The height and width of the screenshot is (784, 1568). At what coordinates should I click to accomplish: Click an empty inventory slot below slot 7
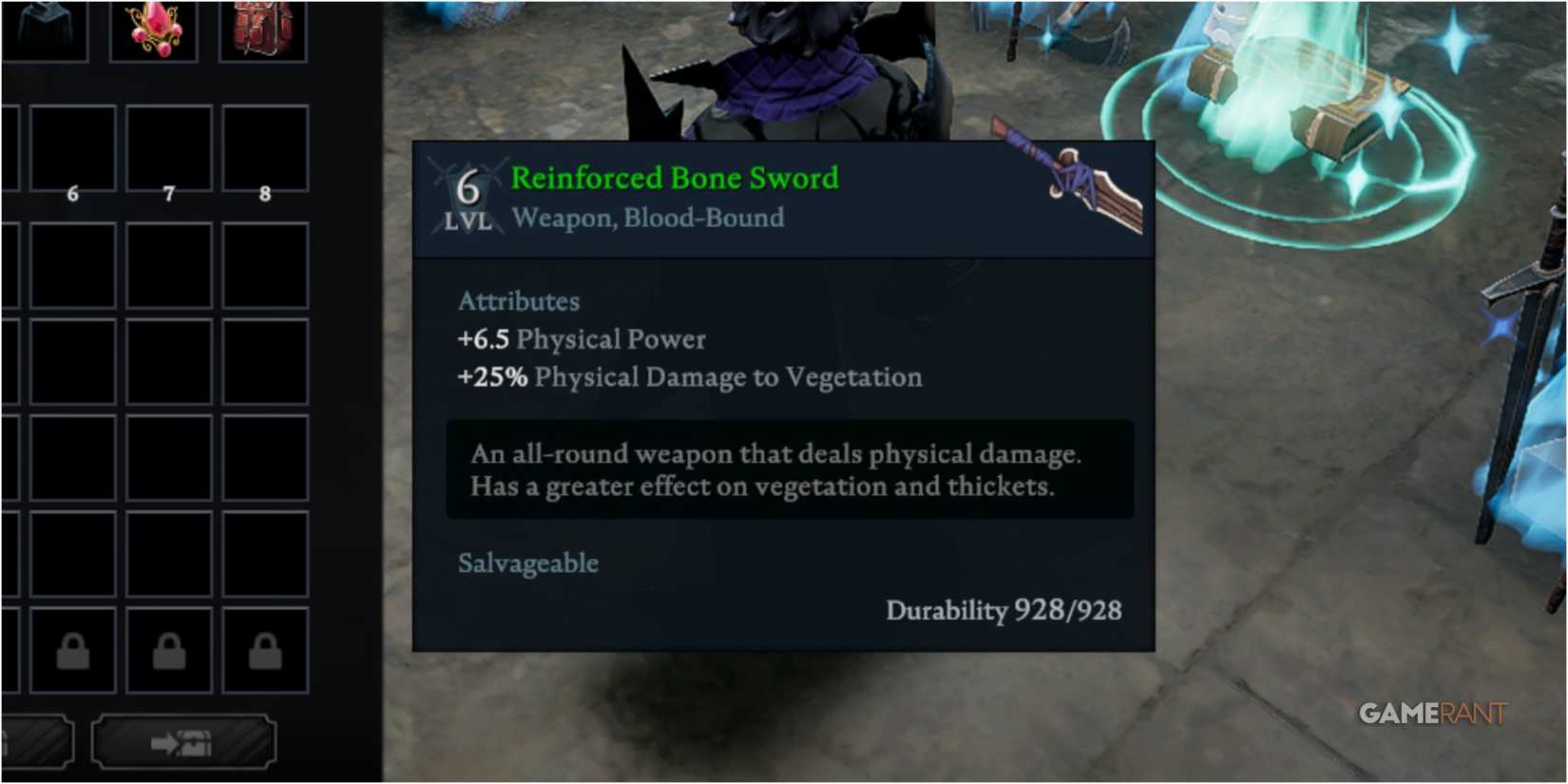pos(169,266)
